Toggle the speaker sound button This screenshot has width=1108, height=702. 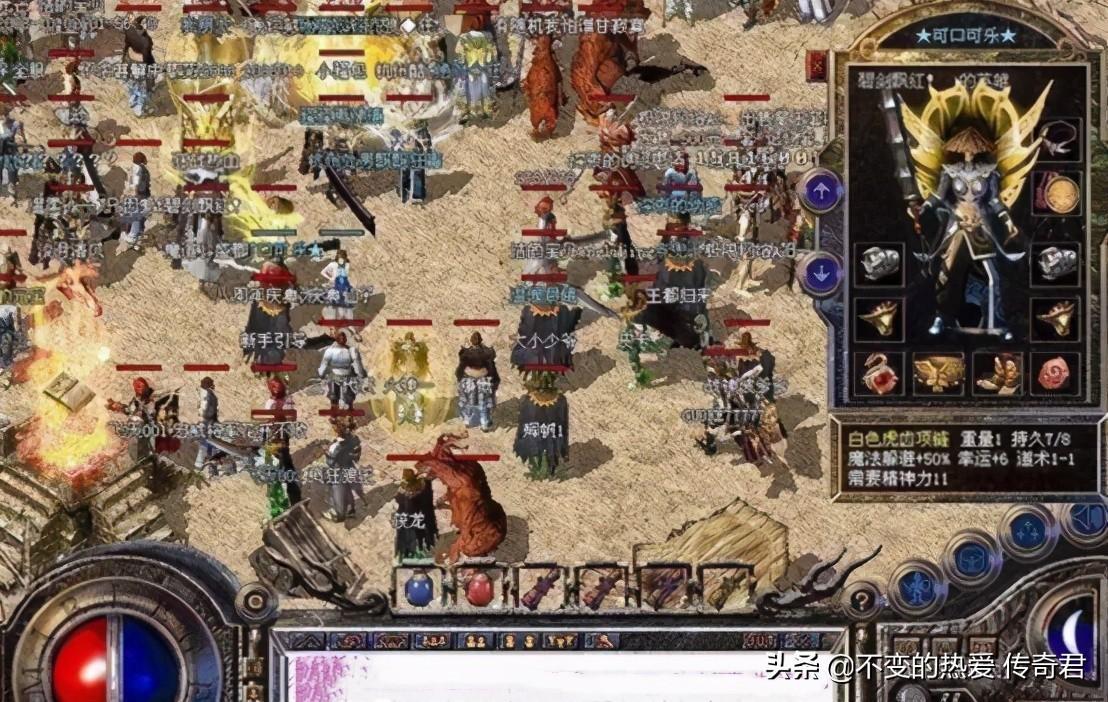tap(1087, 519)
